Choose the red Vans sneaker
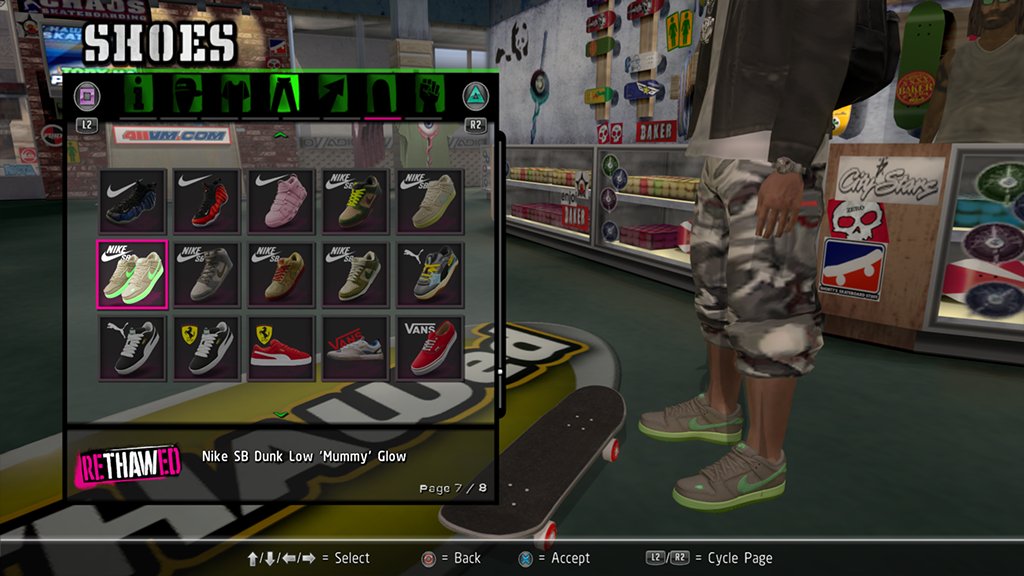This screenshot has height=576, width=1024. point(430,348)
